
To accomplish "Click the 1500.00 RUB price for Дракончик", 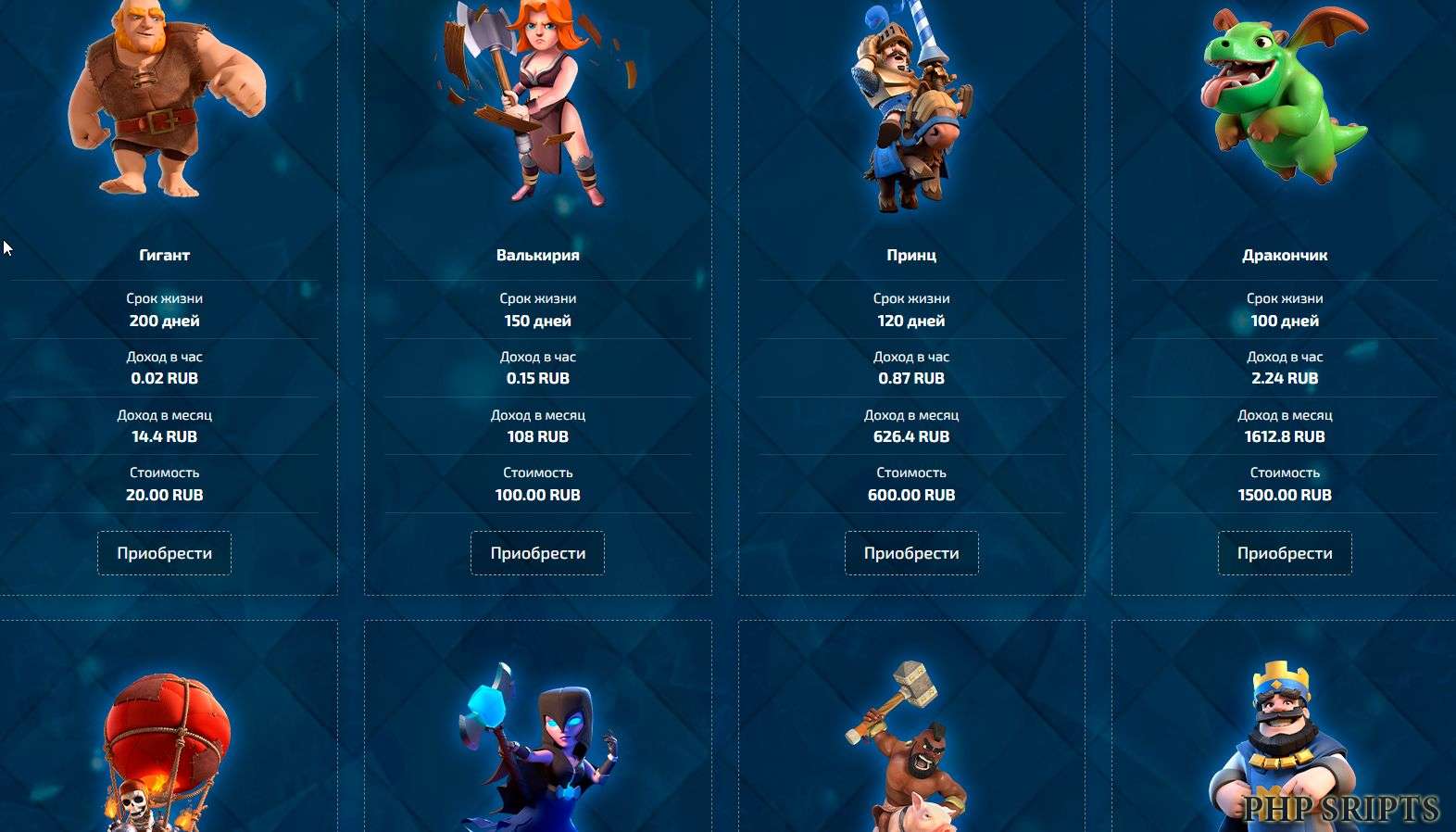I will [x=1286, y=495].
